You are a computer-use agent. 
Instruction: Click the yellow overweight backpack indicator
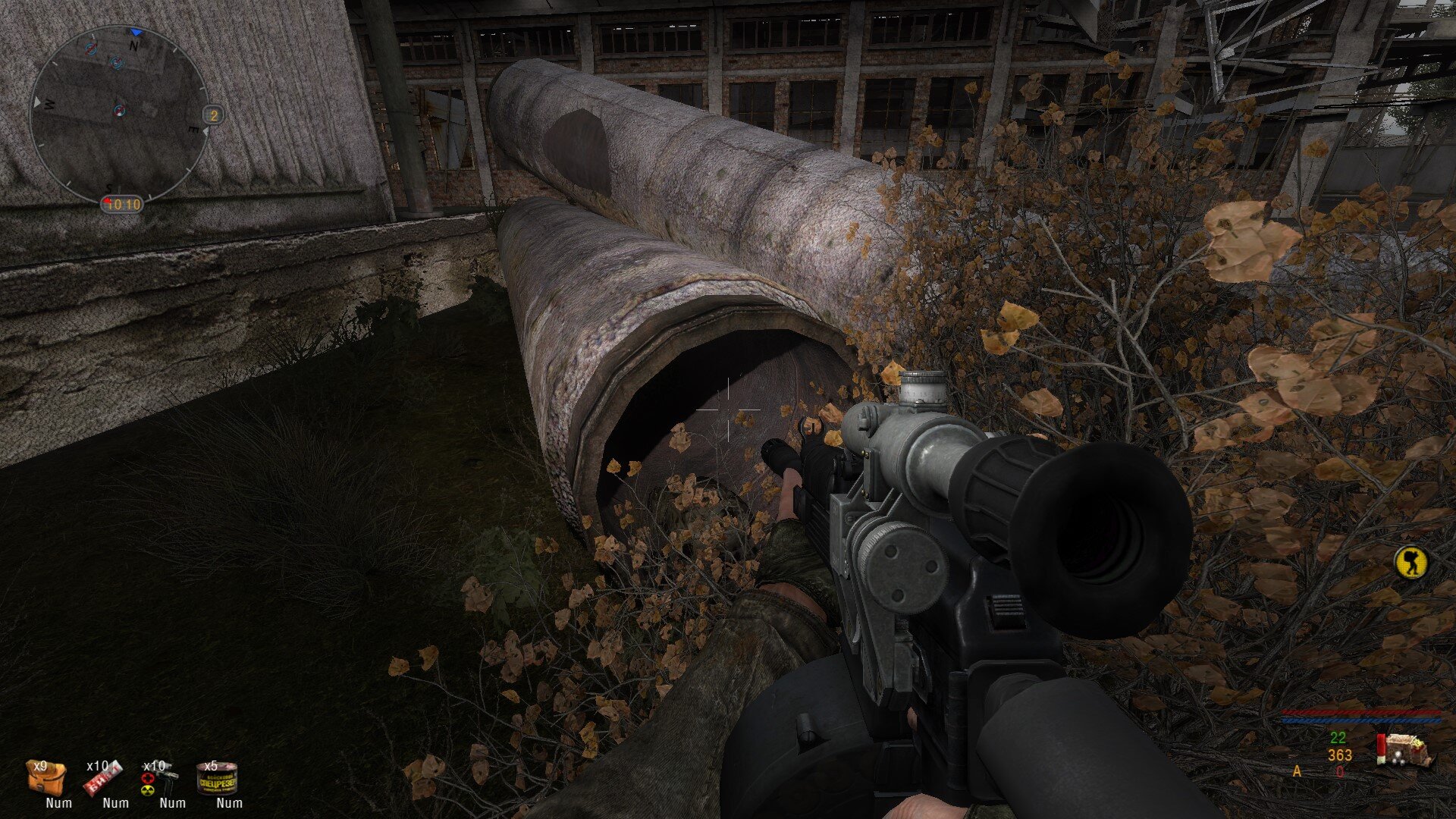pyautogui.click(x=1411, y=562)
